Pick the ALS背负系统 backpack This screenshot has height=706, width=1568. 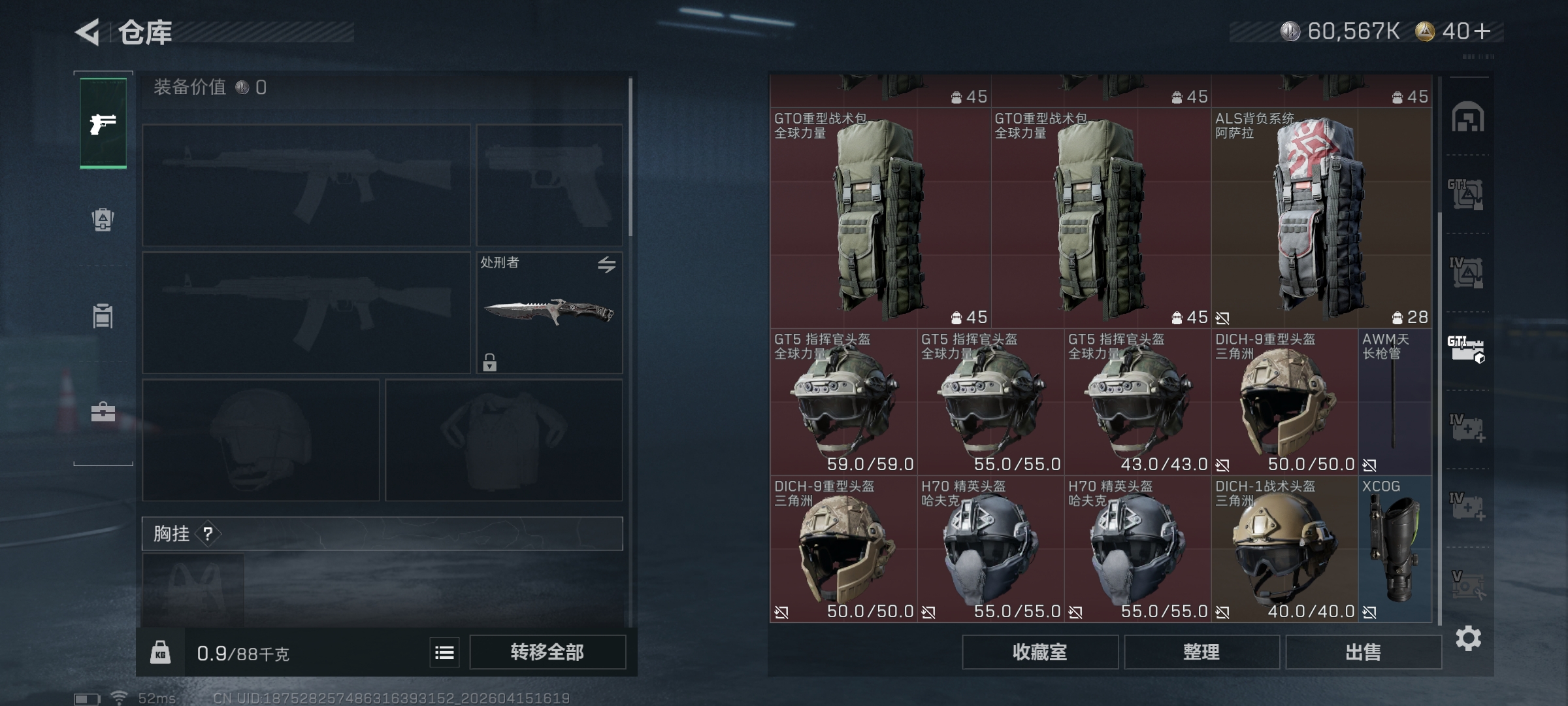tap(1321, 218)
